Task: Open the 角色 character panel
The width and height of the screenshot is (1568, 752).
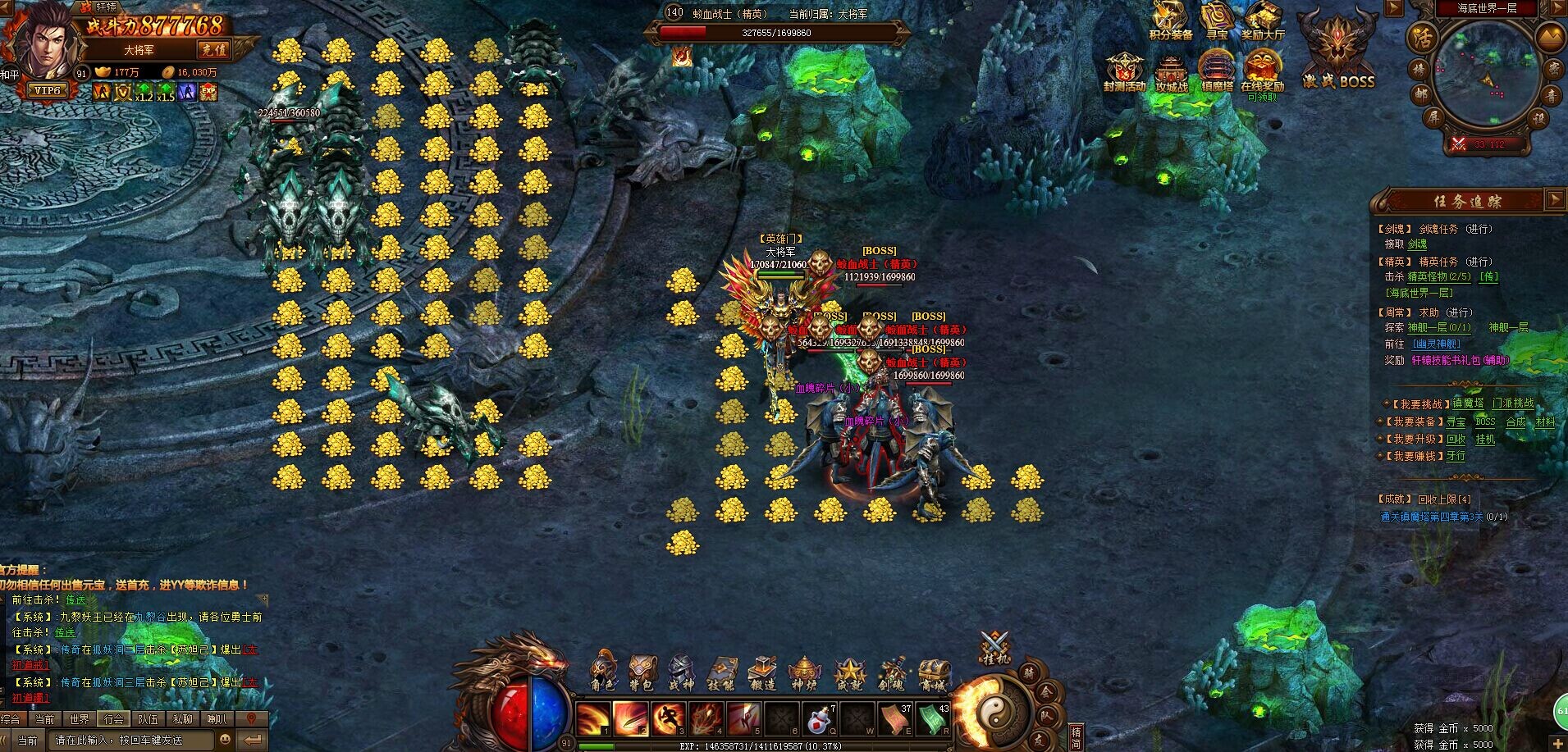Action: pos(603,672)
